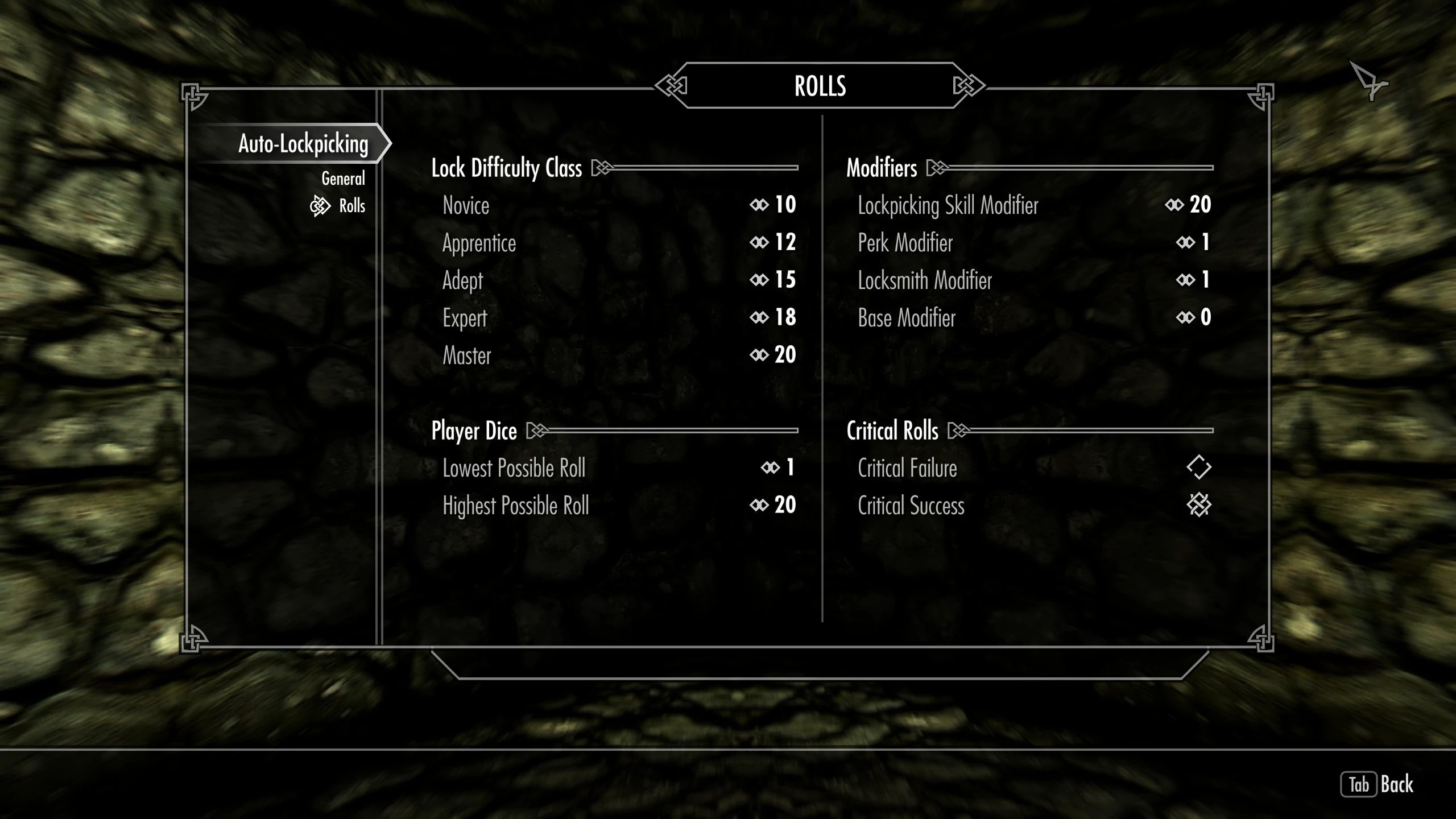Click the diamond icon beside Base Modifier value

[1186, 317]
